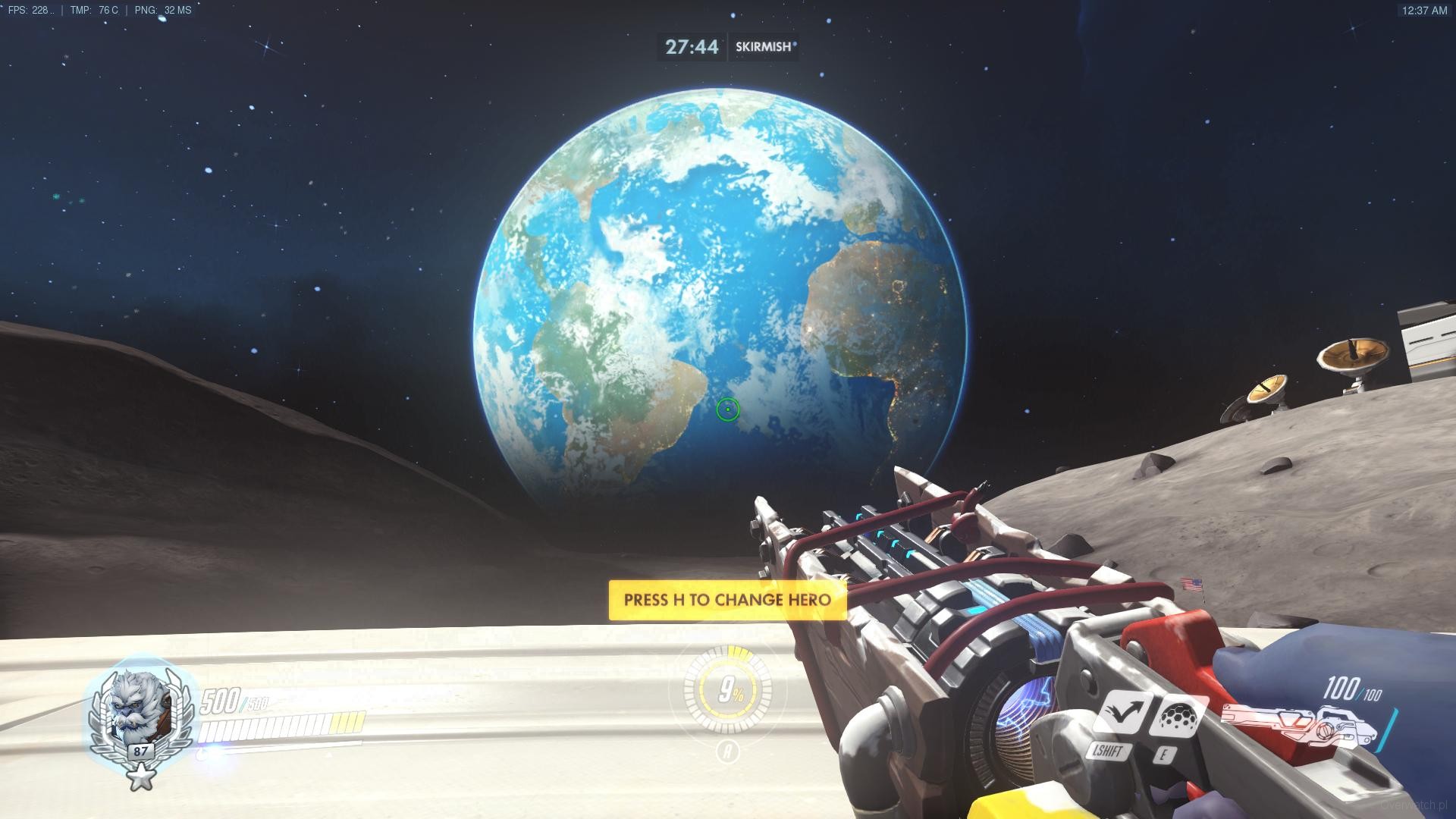
Task: Click the ultimate charge meter
Action: (x=727, y=691)
